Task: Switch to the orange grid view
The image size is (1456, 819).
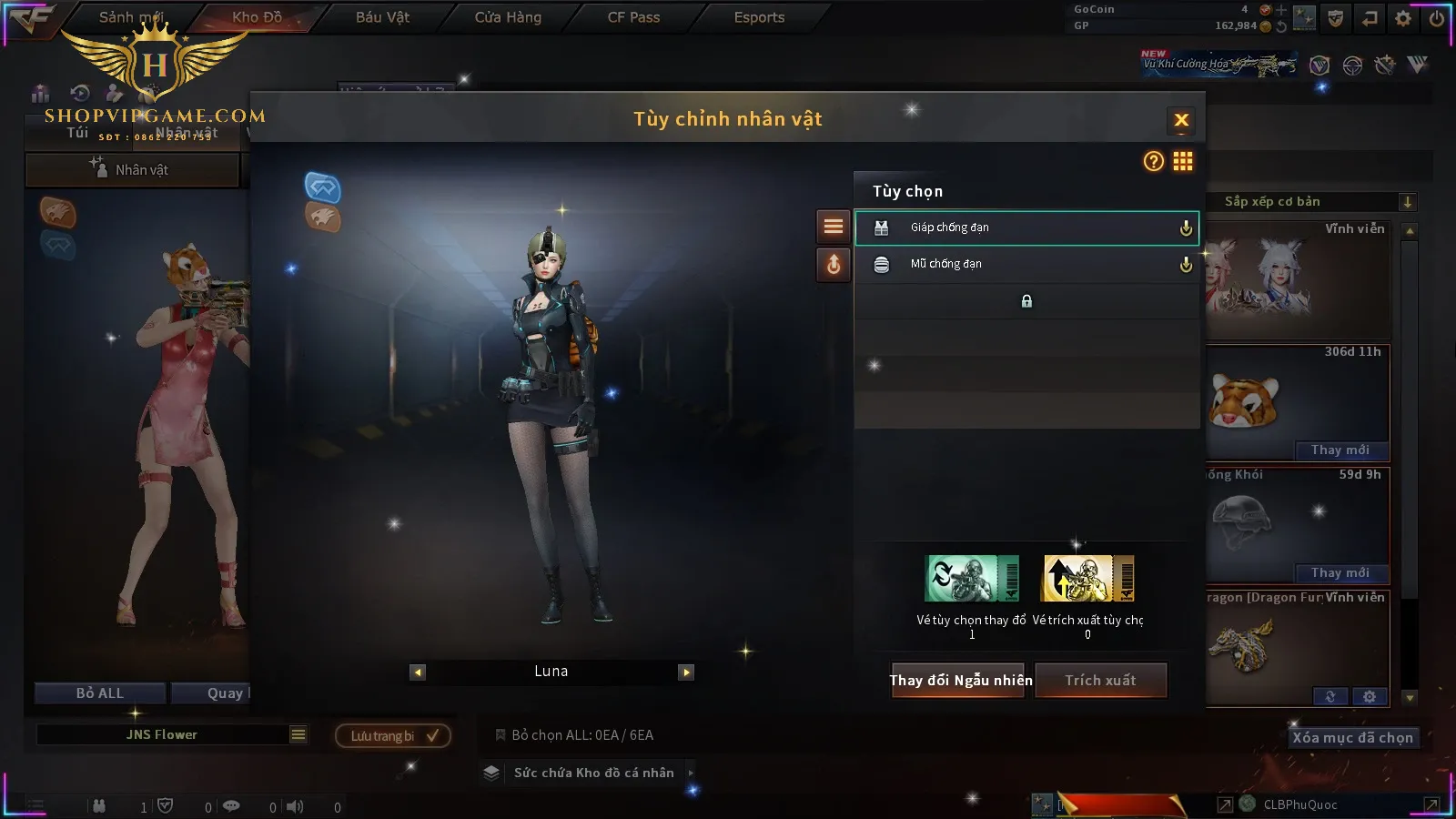Action: pos(1183,161)
